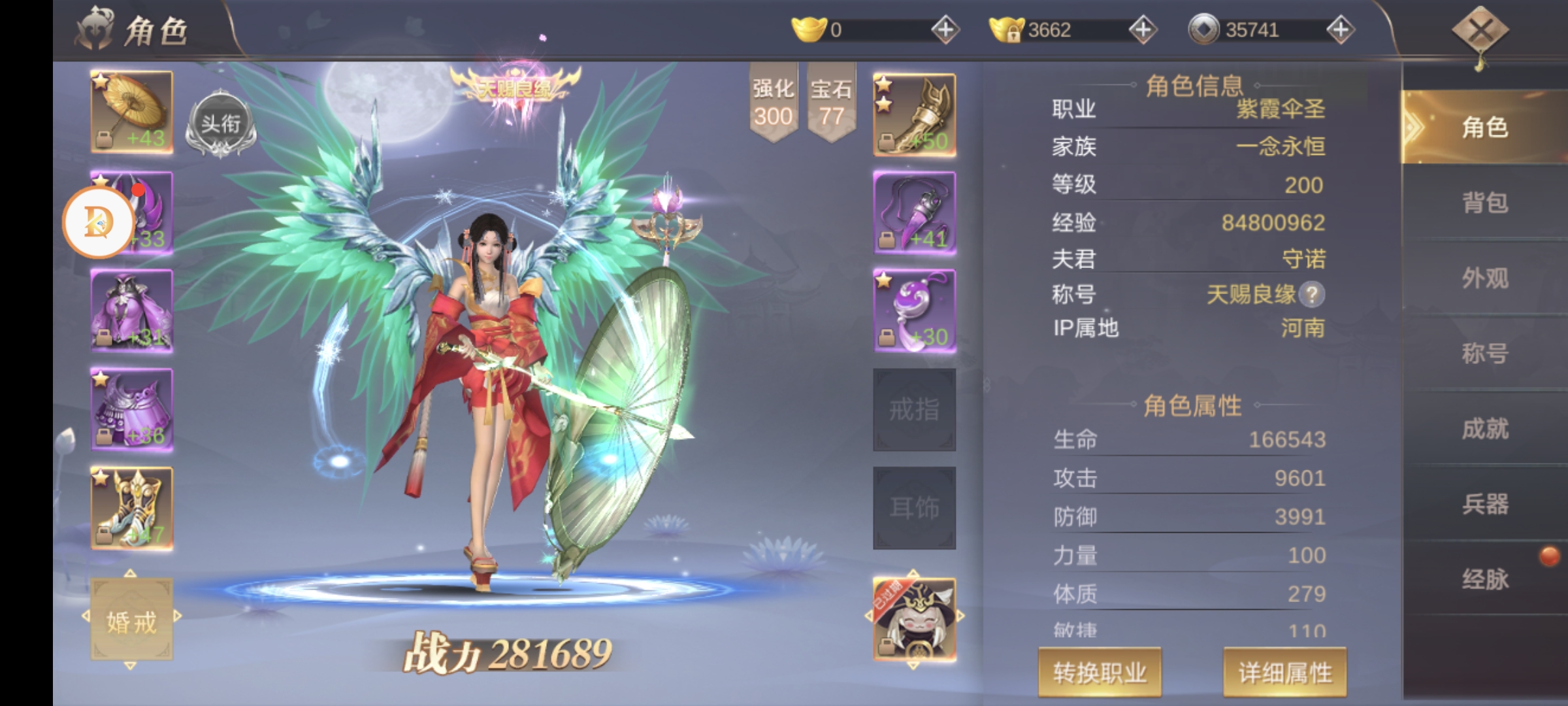
Task: Add silver coins with the plus button
Action: click(1340, 30)
